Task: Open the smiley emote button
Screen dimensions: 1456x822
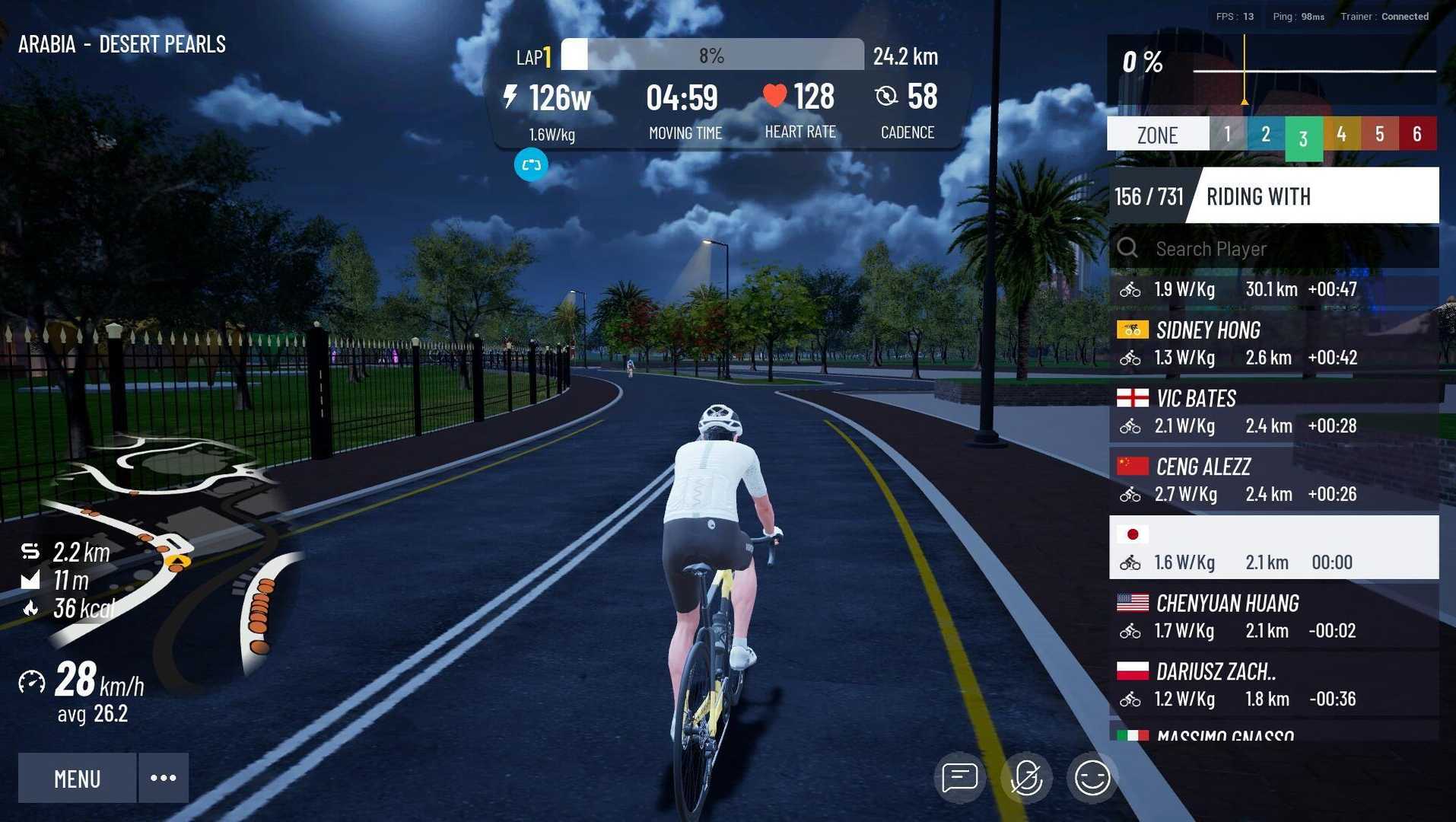Action: (x=1092, y=778)
